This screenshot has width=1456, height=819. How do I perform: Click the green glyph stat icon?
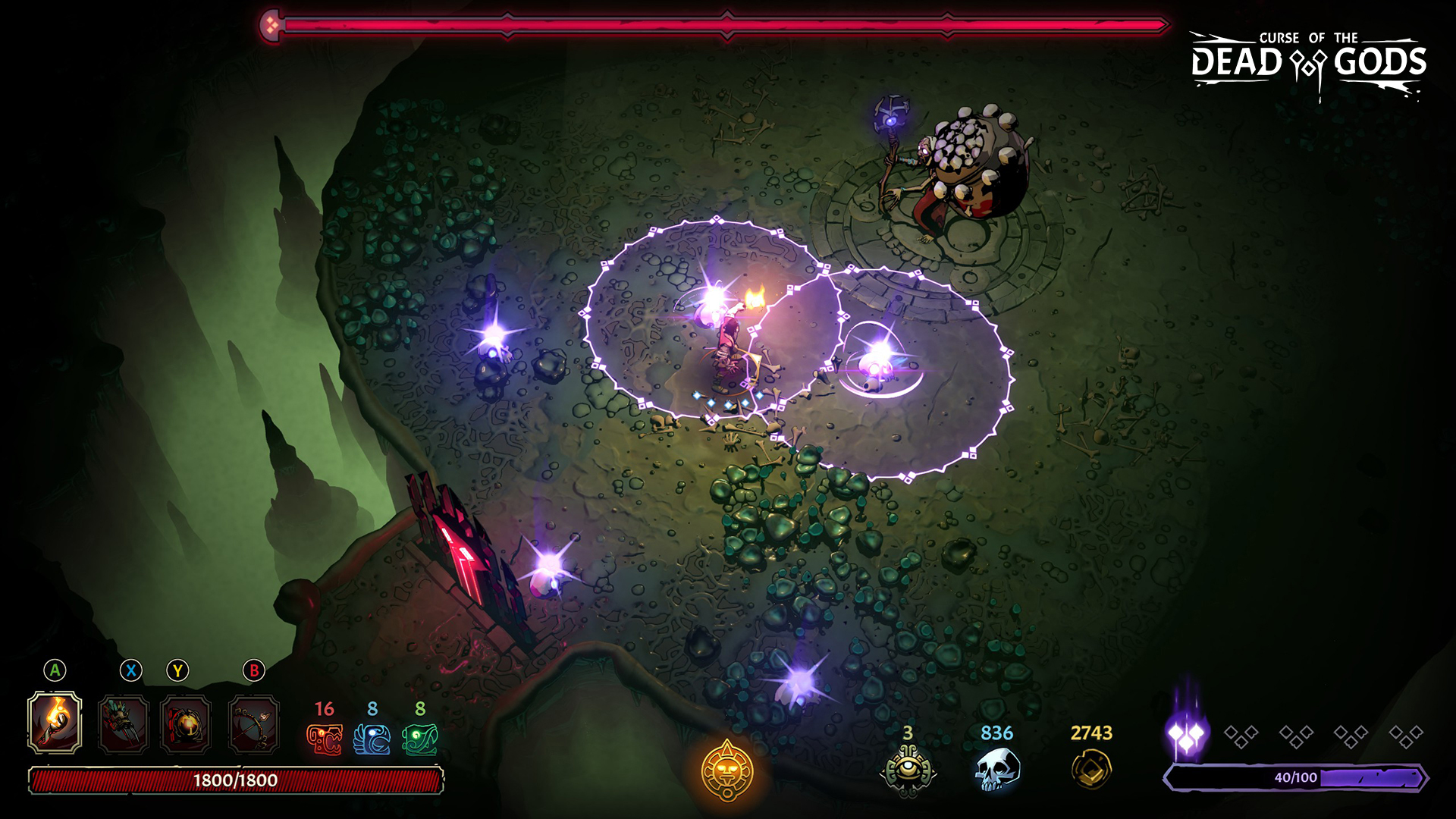420,739
